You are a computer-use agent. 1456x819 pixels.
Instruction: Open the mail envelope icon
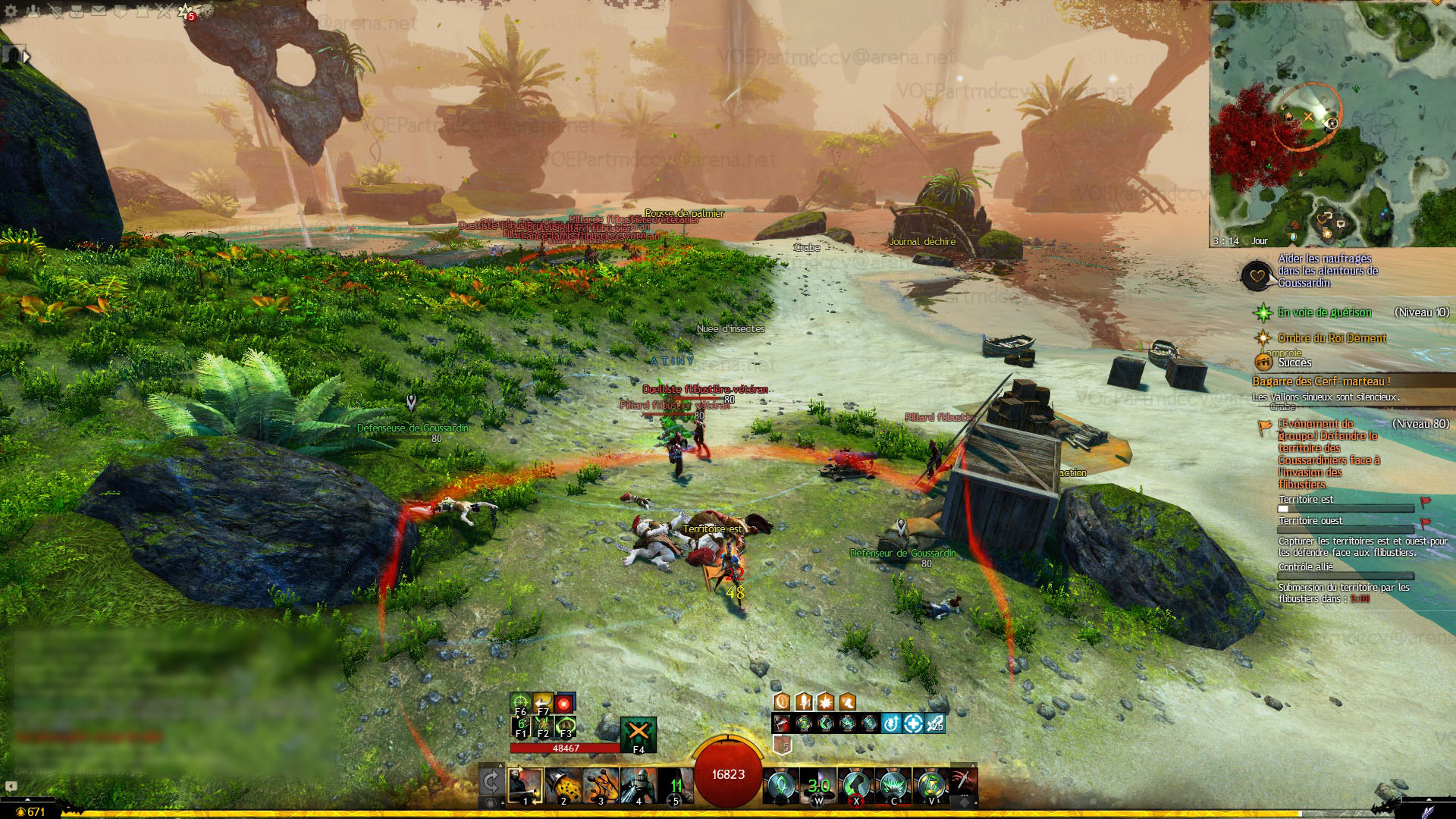click(x=99, y=11)
